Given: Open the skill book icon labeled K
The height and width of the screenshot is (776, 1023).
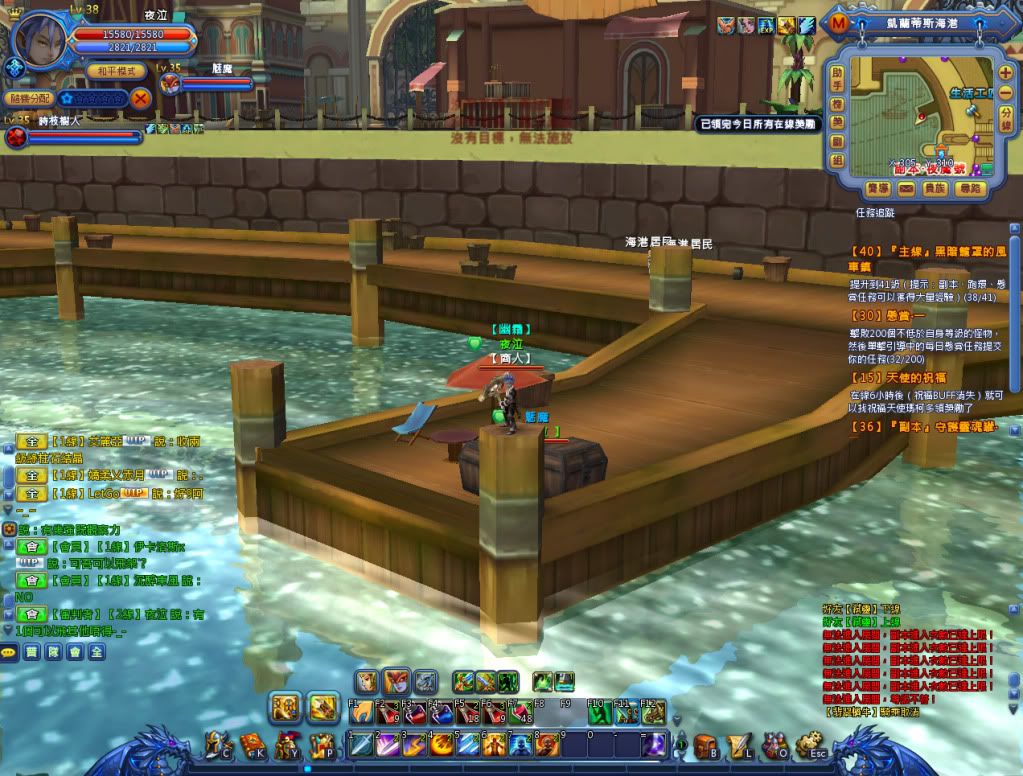Looking at the screenshot, I should (252, 746).
